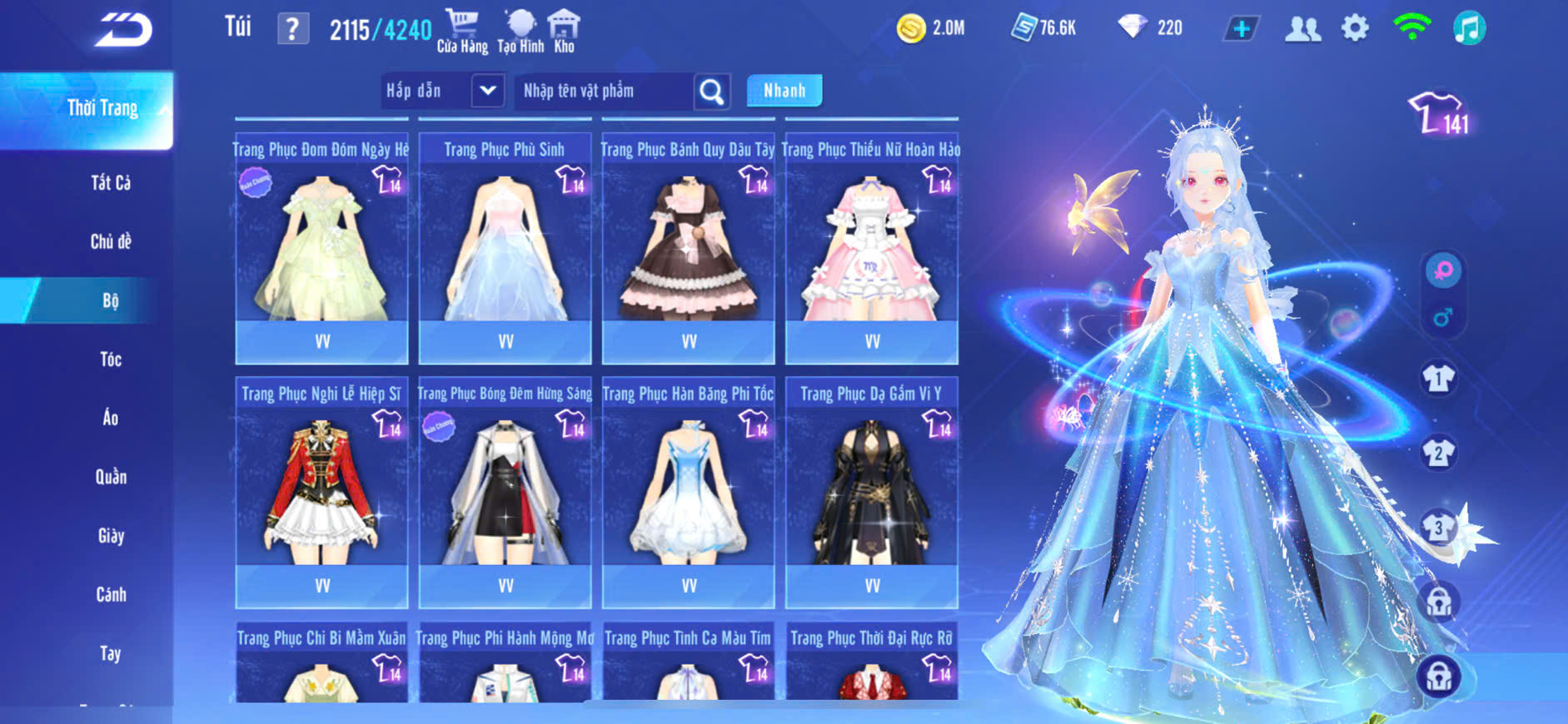Open the Kho storage
Viewport: 1568px width, 724px height.
point(564,31)
